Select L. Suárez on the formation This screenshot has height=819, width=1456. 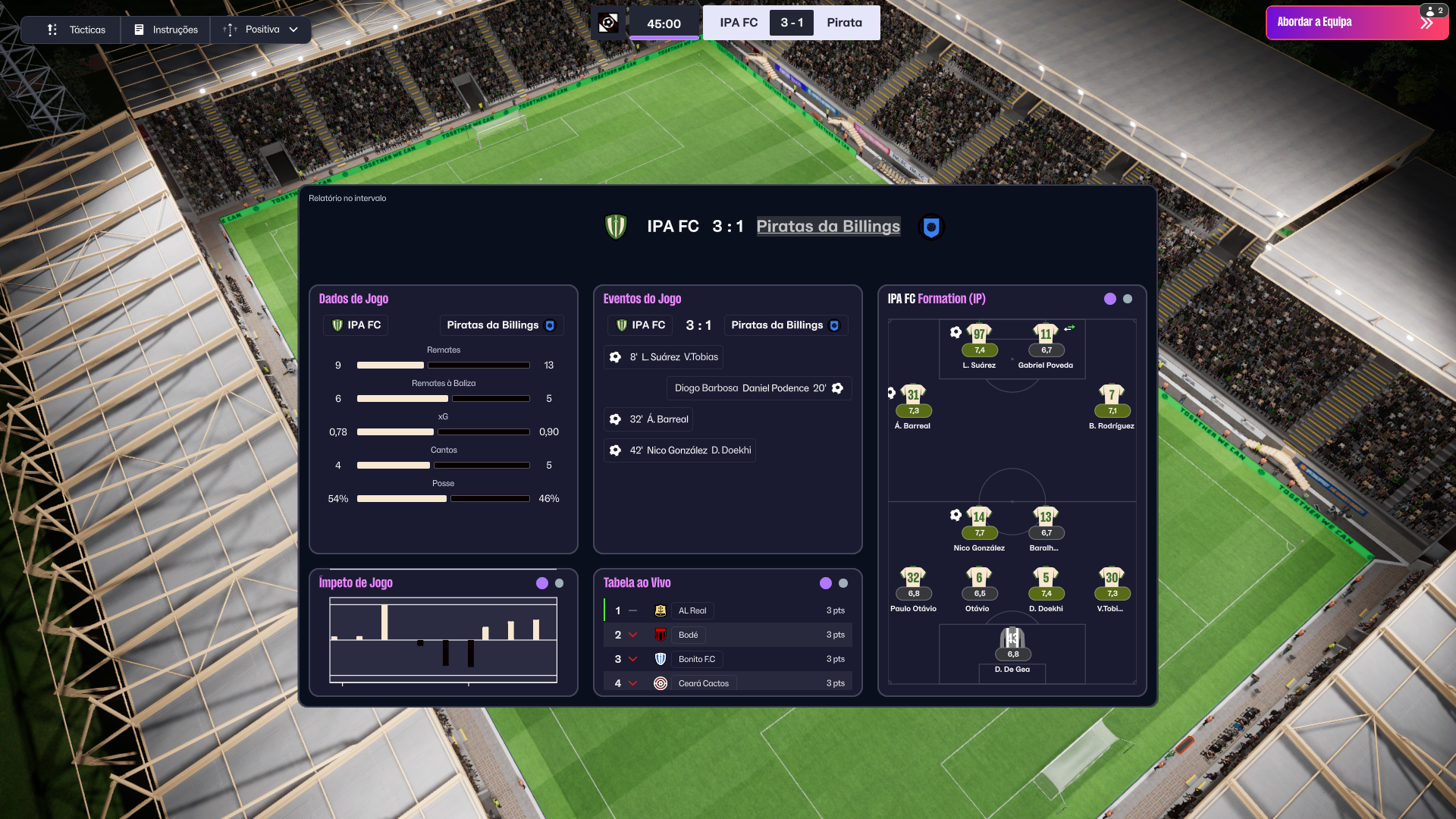point(979,335)
